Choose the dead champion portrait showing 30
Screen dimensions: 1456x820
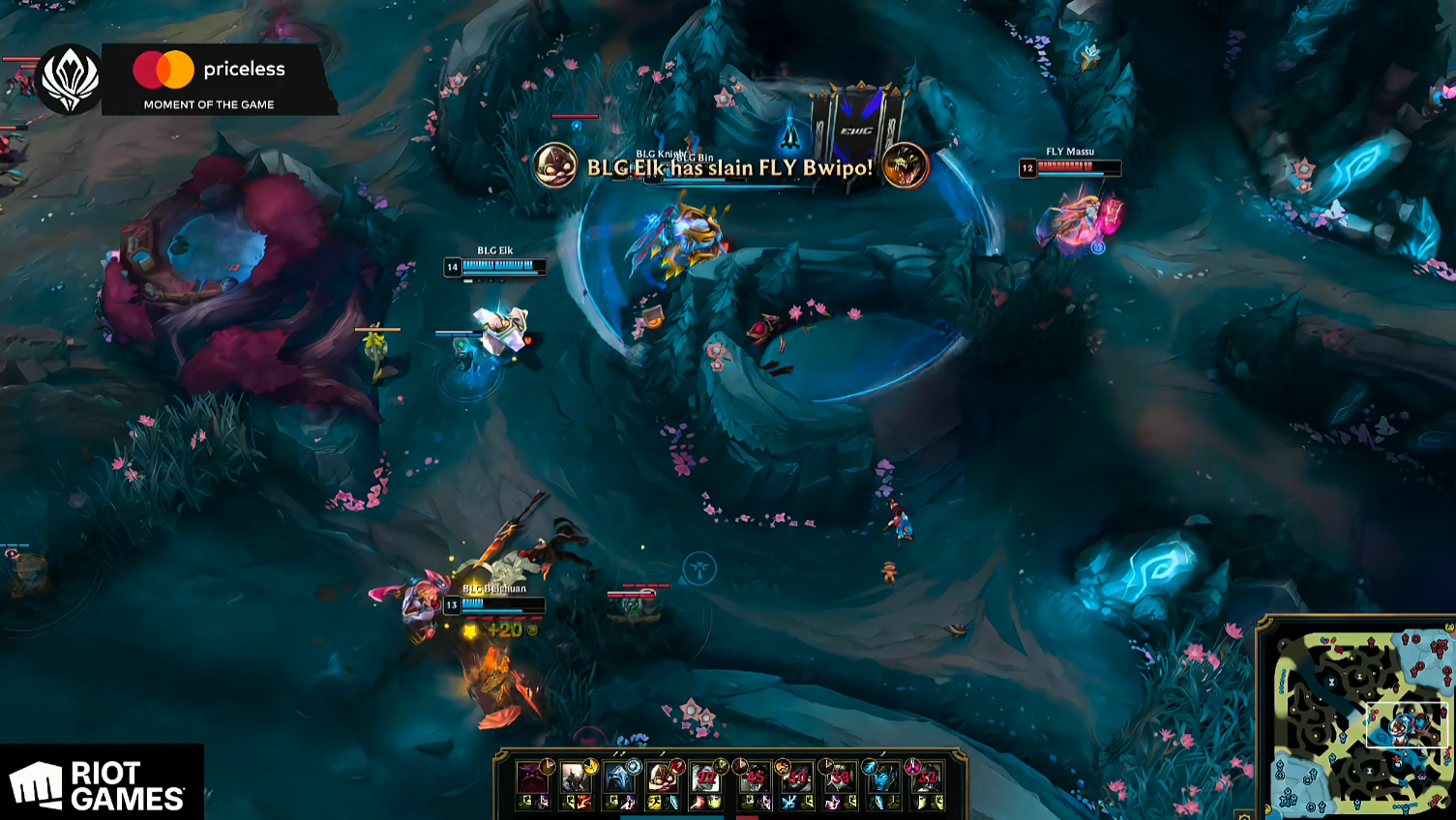pos(797,777)
